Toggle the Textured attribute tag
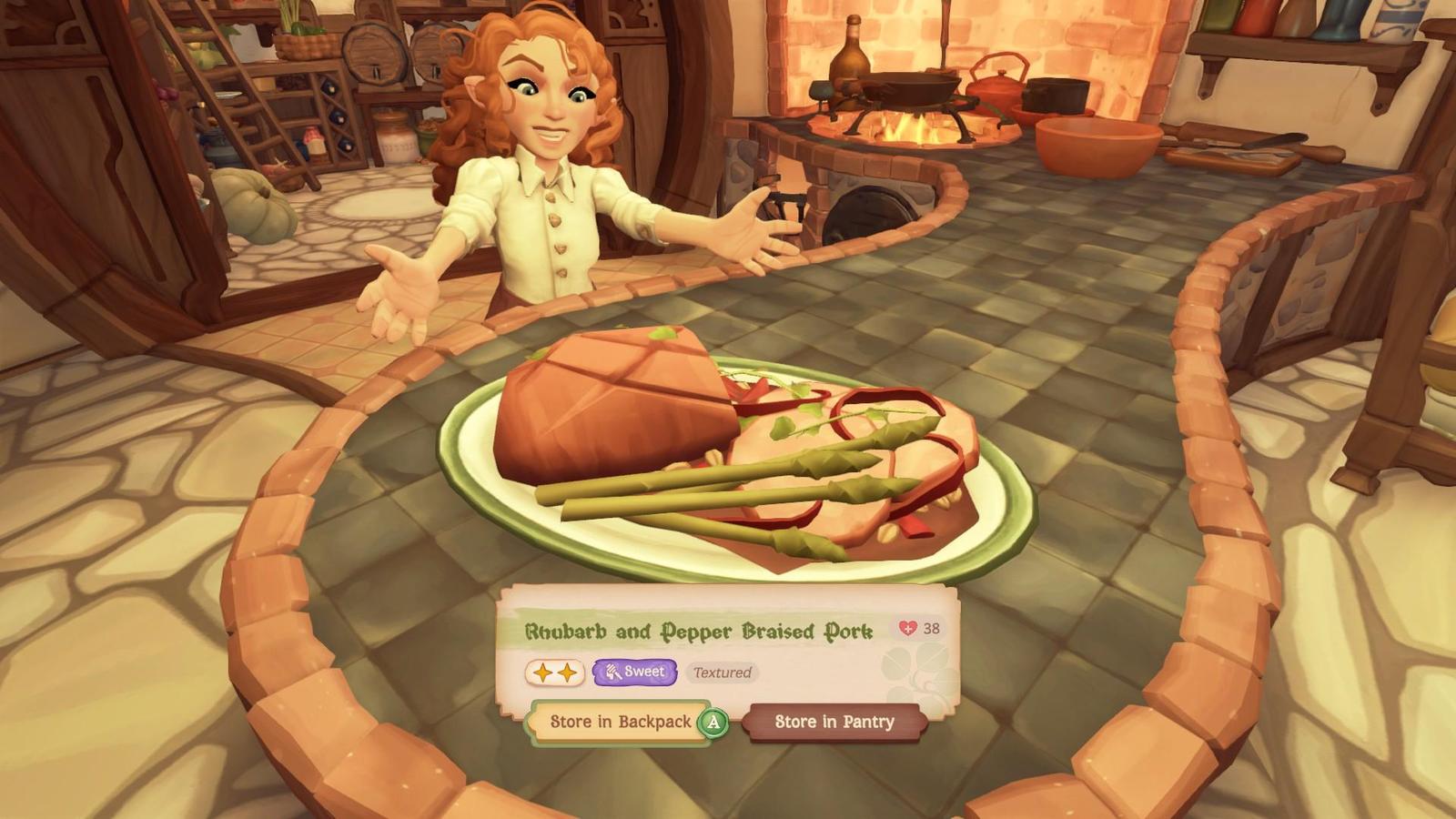1456x819 pixels. point(722,672)
